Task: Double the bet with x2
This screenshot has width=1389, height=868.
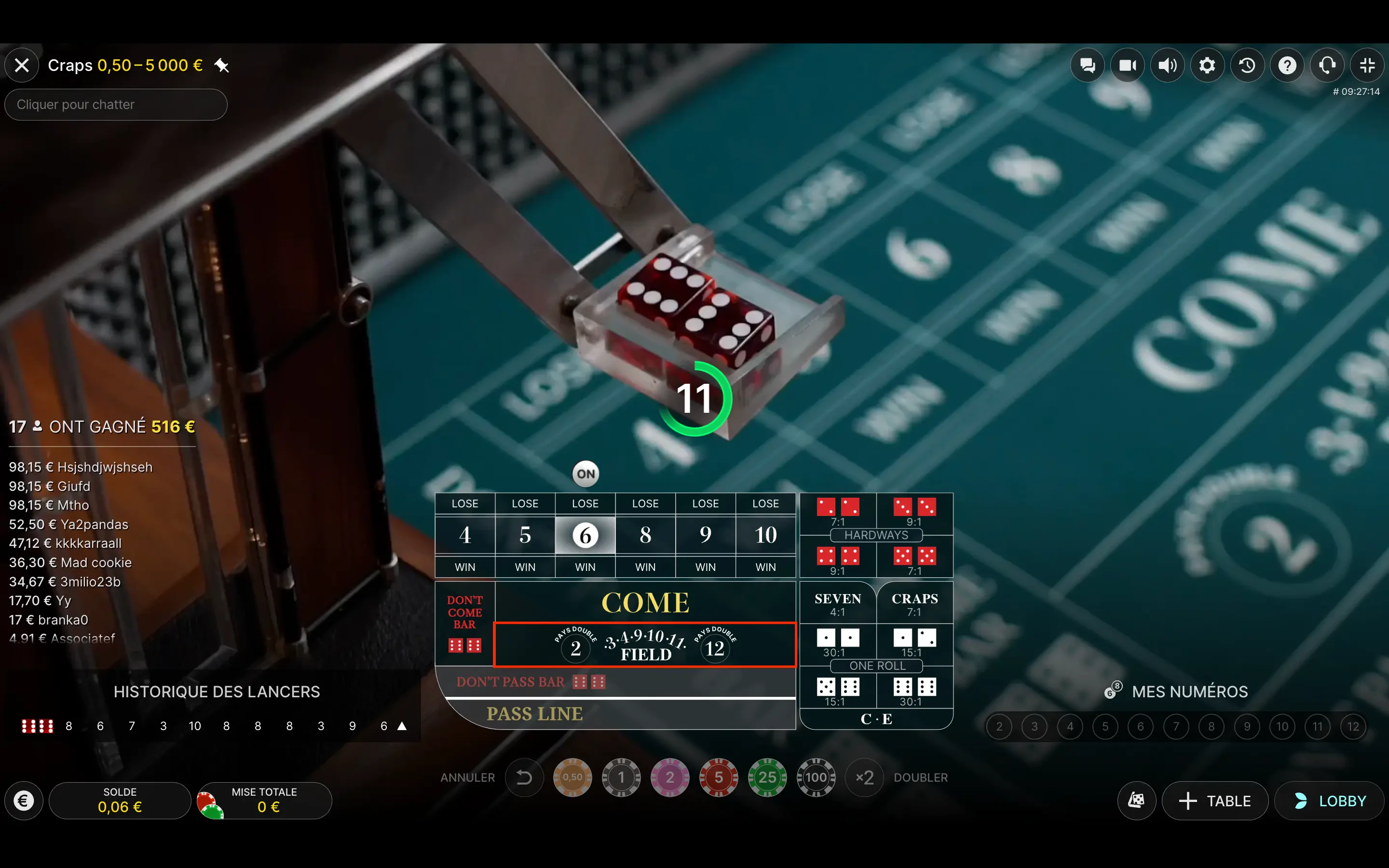Action: (864, 777)
